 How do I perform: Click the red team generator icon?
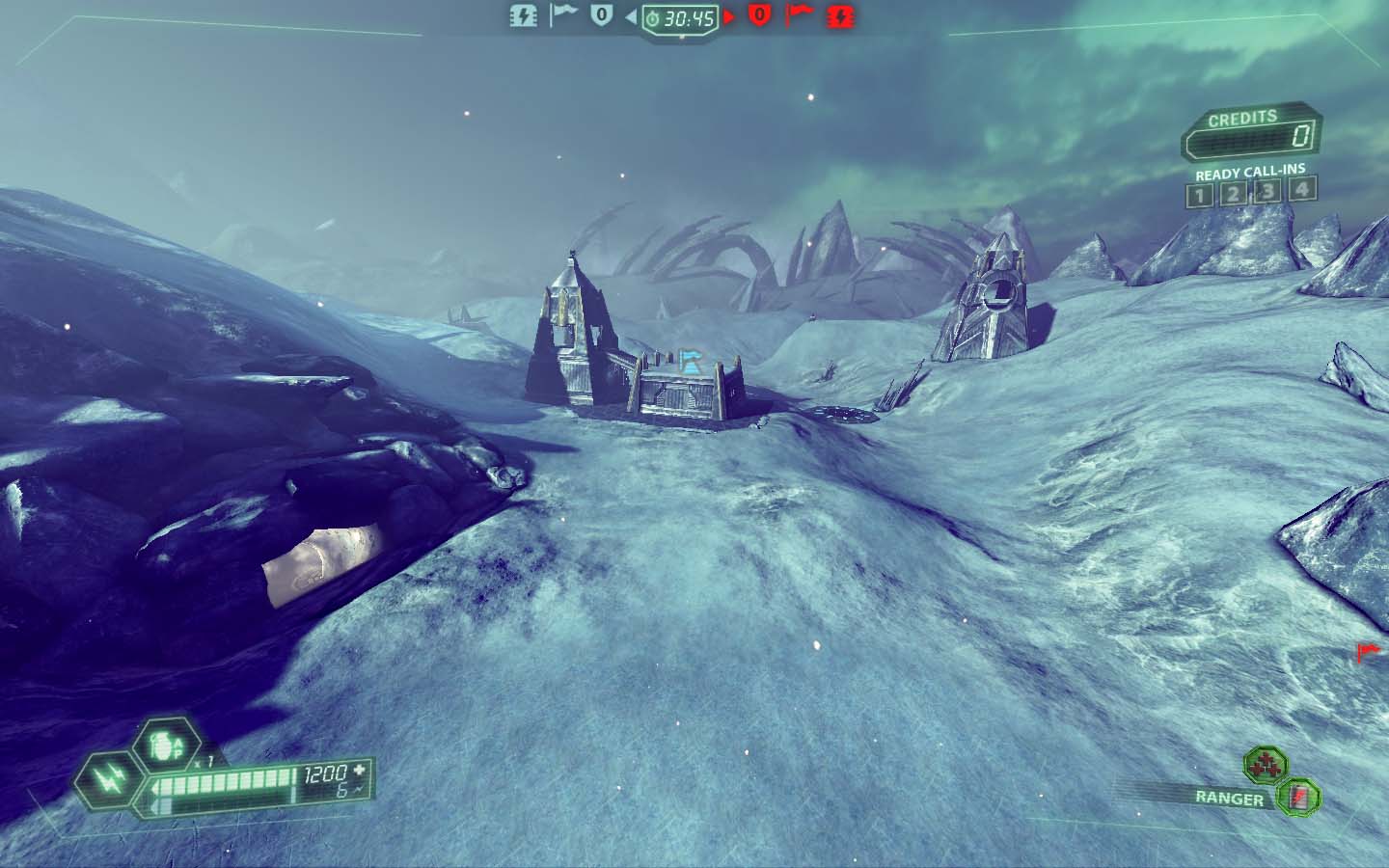point(840,15)
